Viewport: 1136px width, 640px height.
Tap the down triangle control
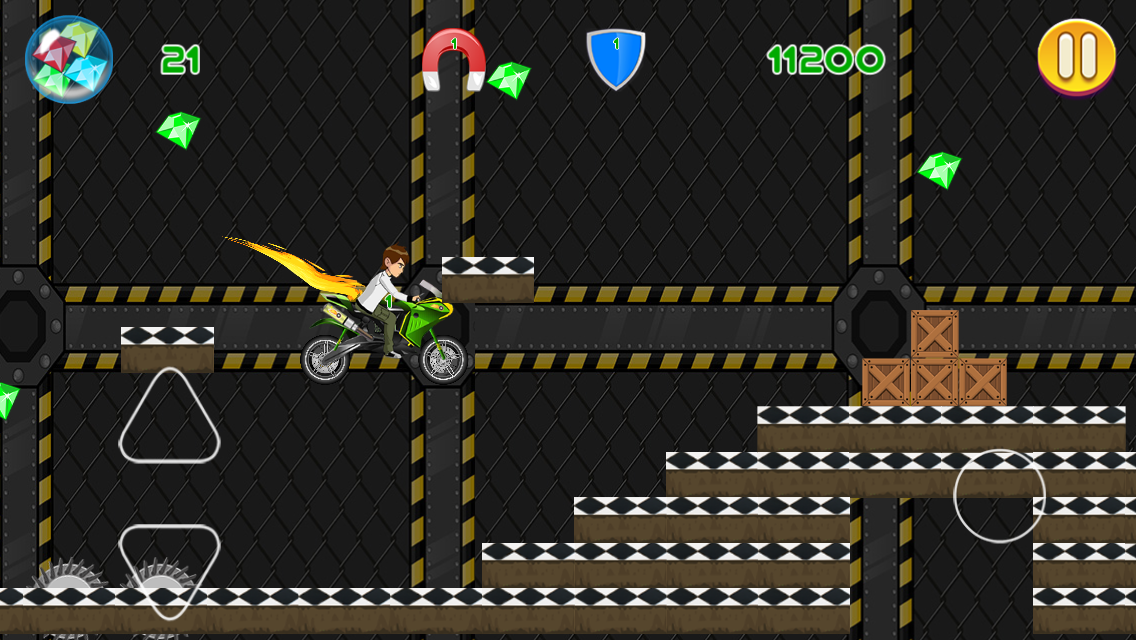coord(169,565)
